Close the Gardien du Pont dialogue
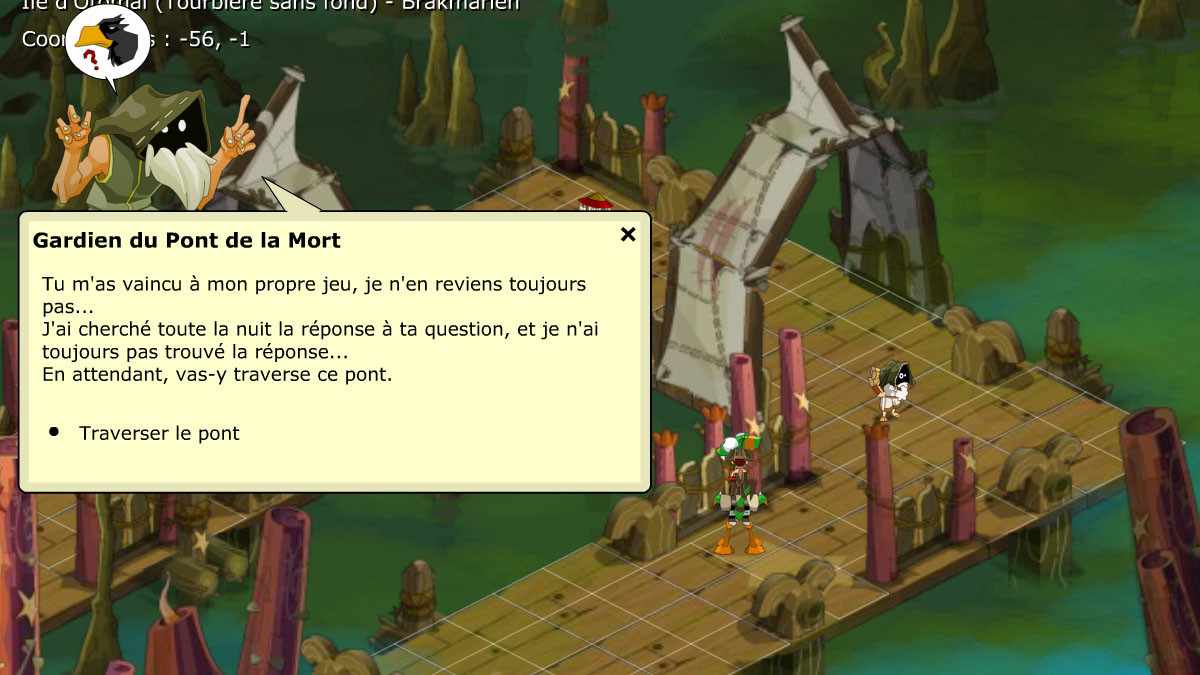Screen dimensions: 1200x675 [628, 235]
